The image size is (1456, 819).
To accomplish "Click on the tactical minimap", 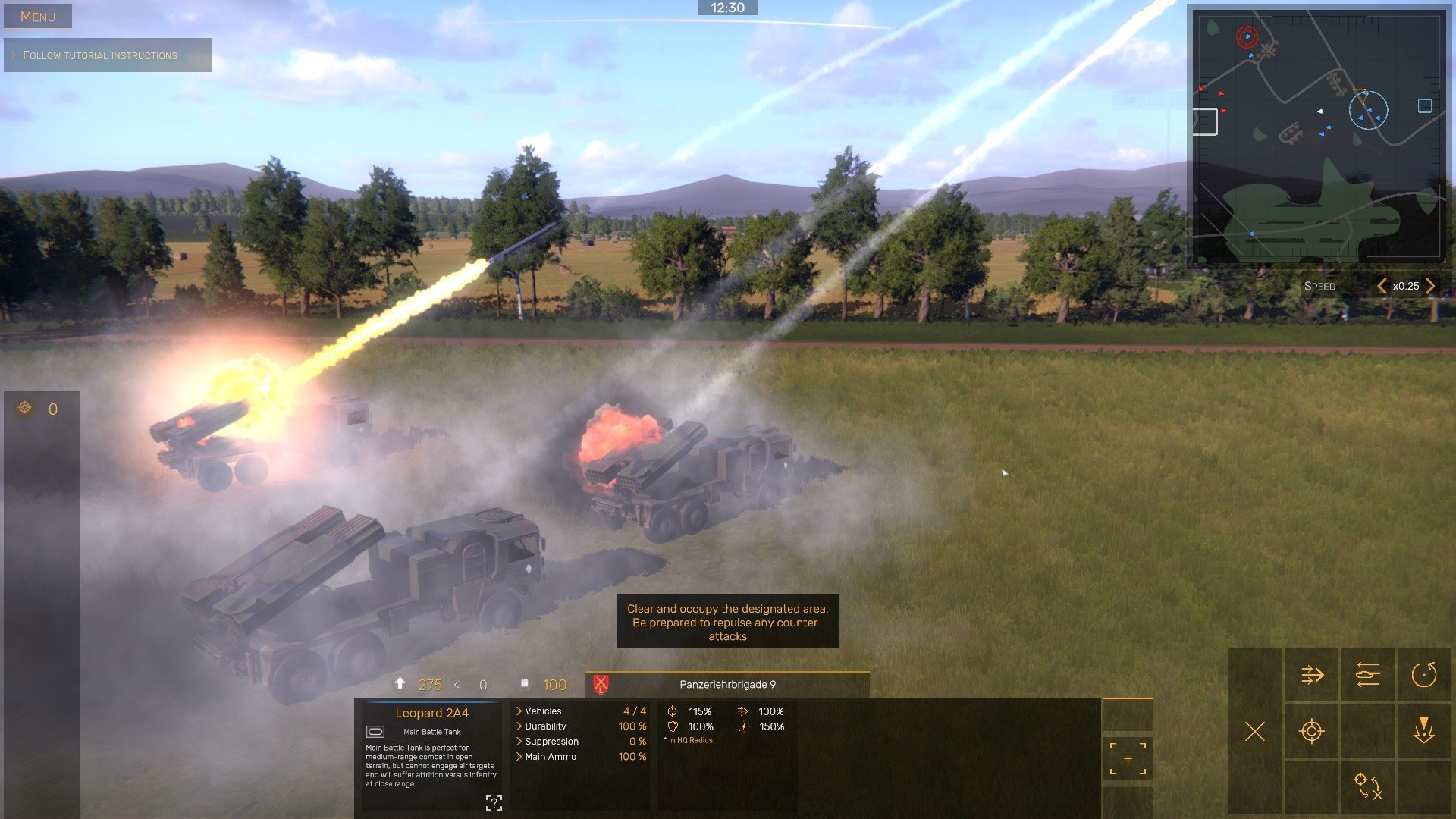I will (1319, 136).
